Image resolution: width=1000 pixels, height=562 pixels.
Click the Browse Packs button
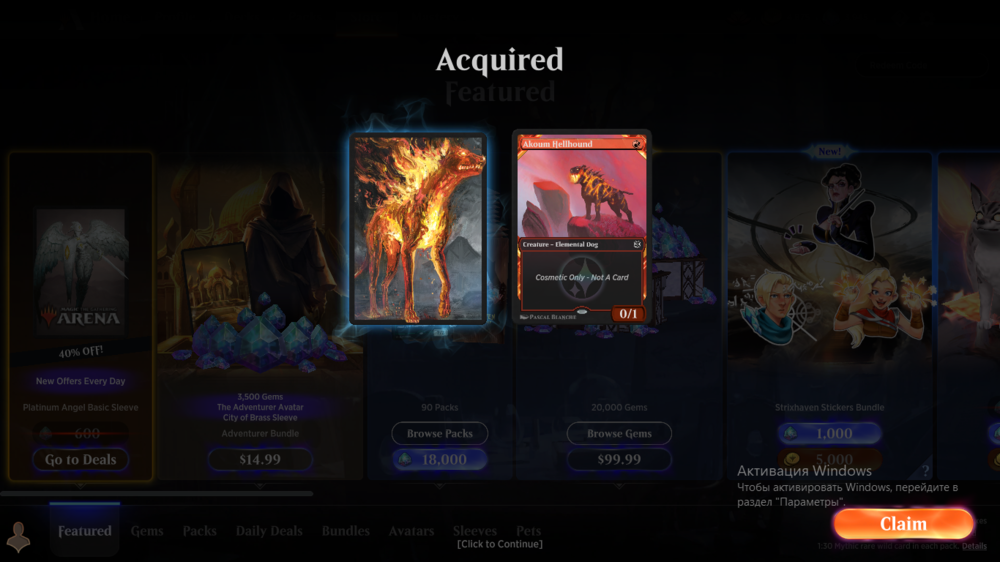coord(439,434)
